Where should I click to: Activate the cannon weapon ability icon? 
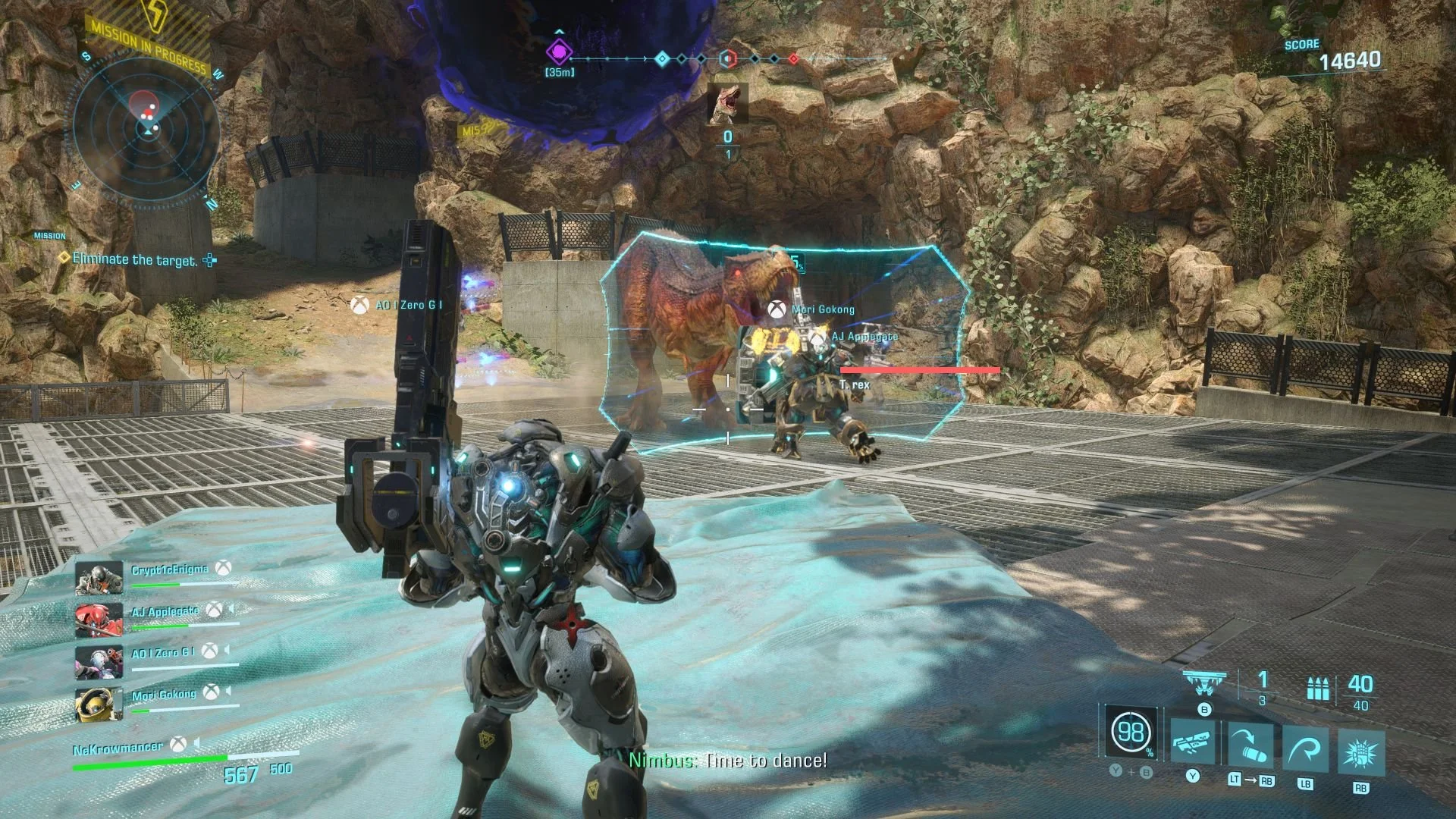(x=1193, y=743)
